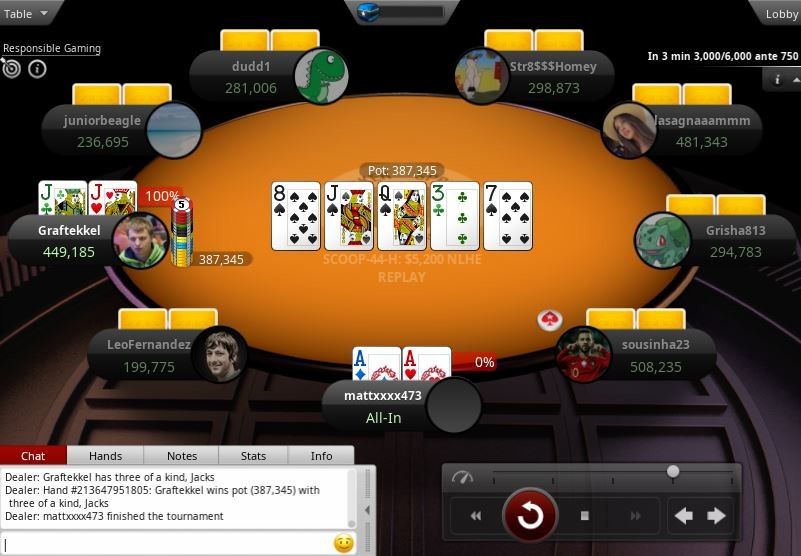
Task: Open the round info icon beside the target
Action: 37,69
